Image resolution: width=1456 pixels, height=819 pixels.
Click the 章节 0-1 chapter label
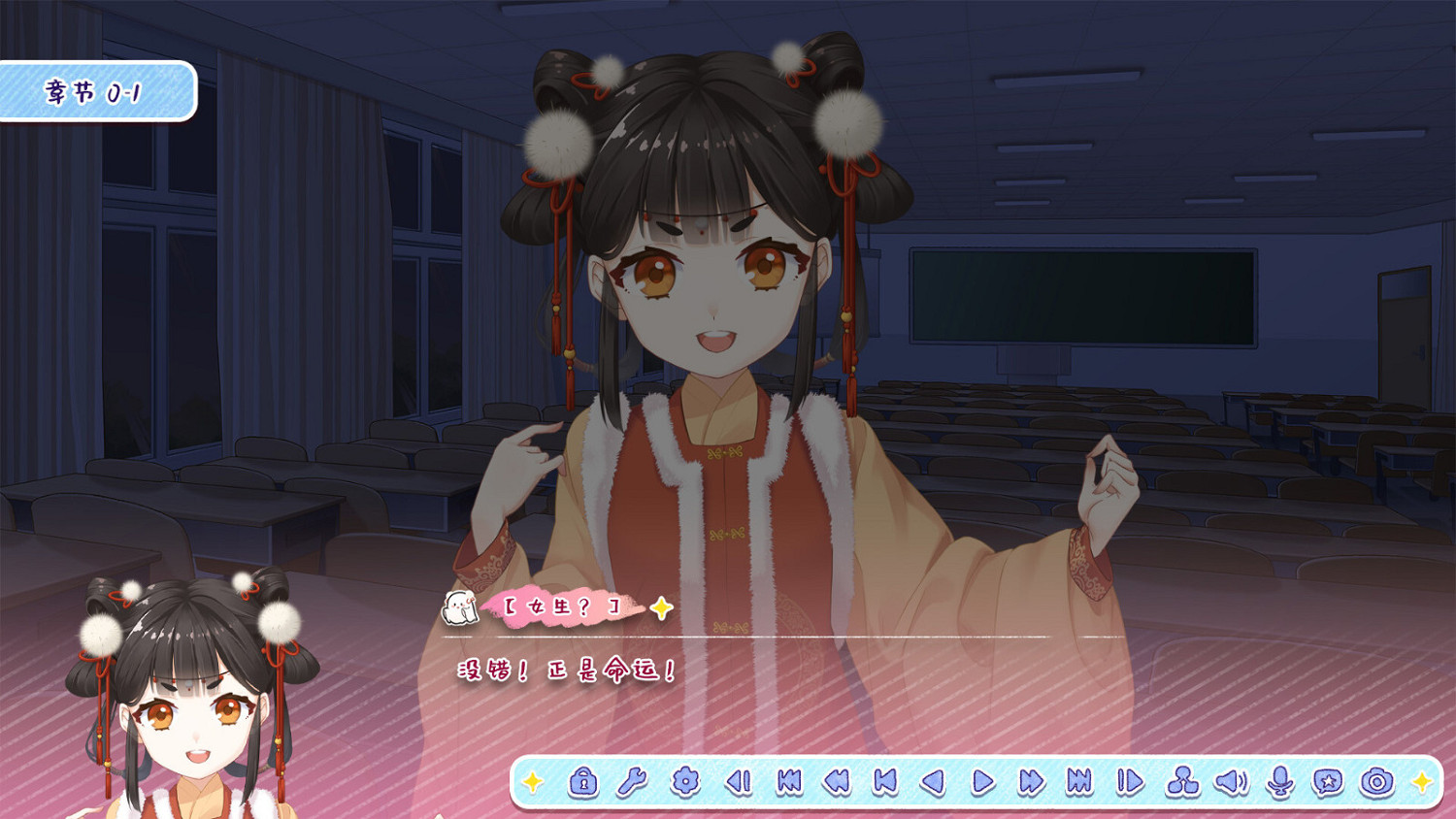[92, 90]
